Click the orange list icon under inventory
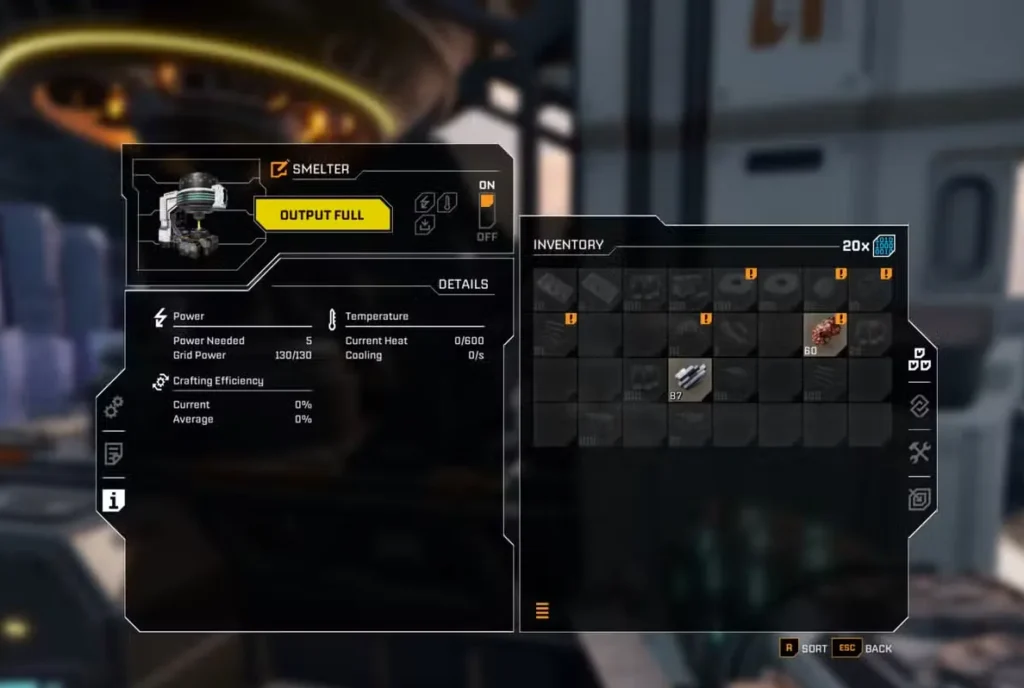1024x688 pixels. (x=542, y=610)
